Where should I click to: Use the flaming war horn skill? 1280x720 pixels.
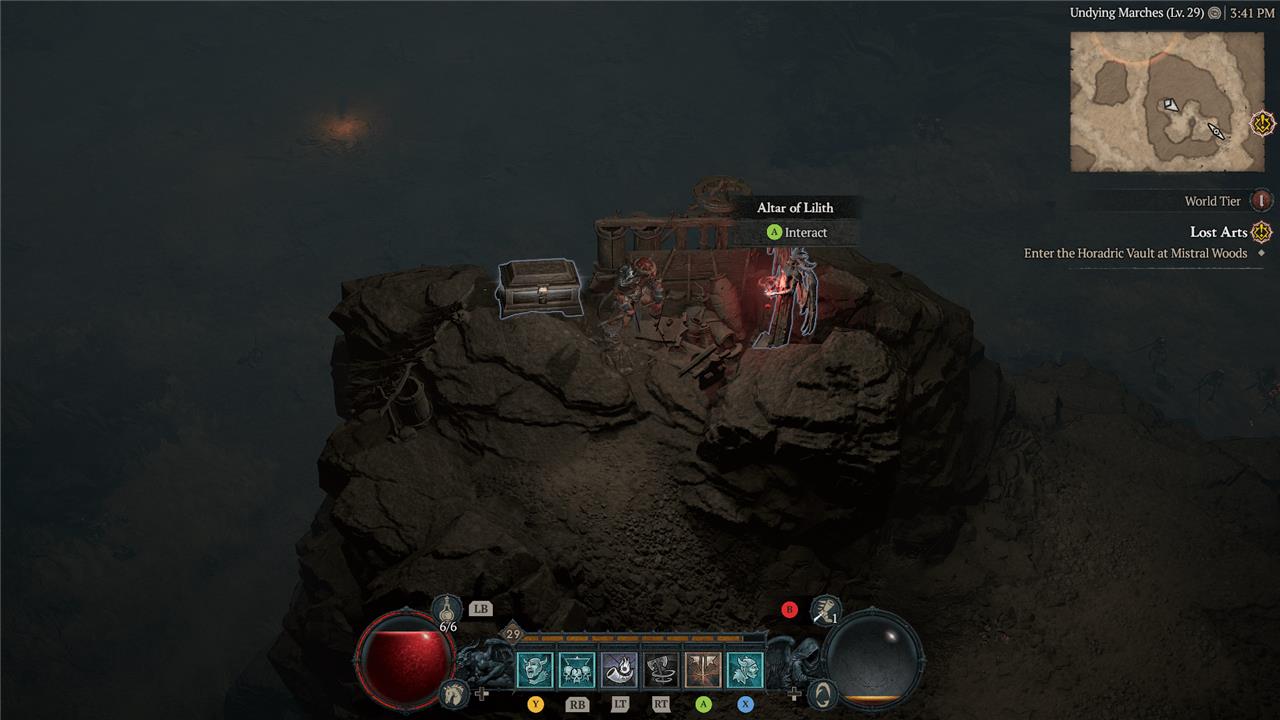(x=619, y=669)
